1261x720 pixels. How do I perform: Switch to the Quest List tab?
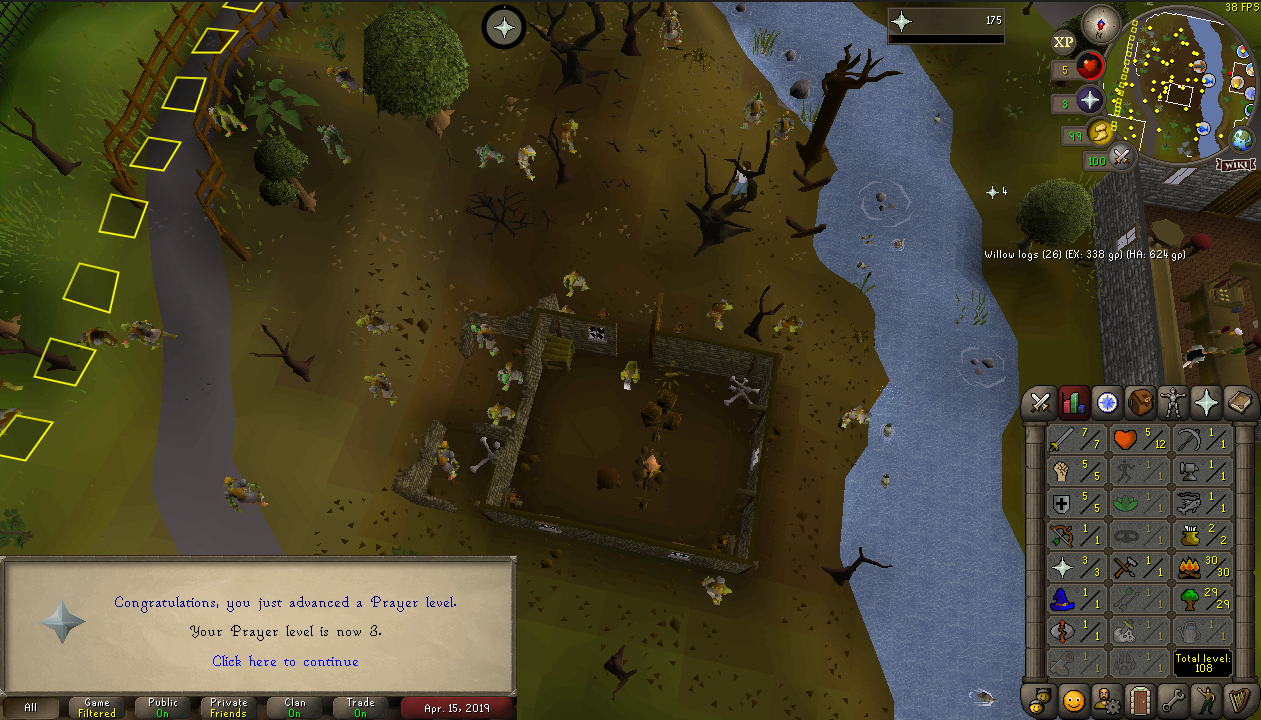point(1107,403)
